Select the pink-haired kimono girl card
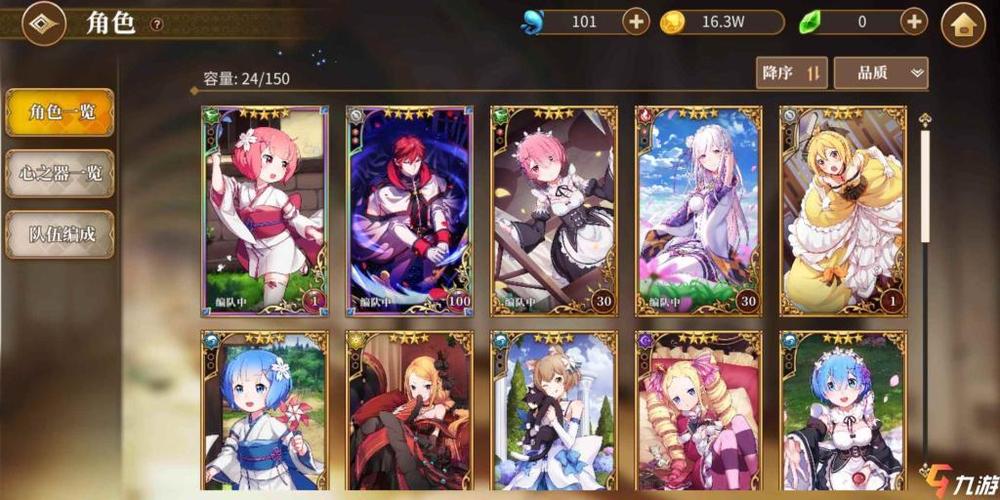This screenshot has height=500, width=1000. (265, 210)
